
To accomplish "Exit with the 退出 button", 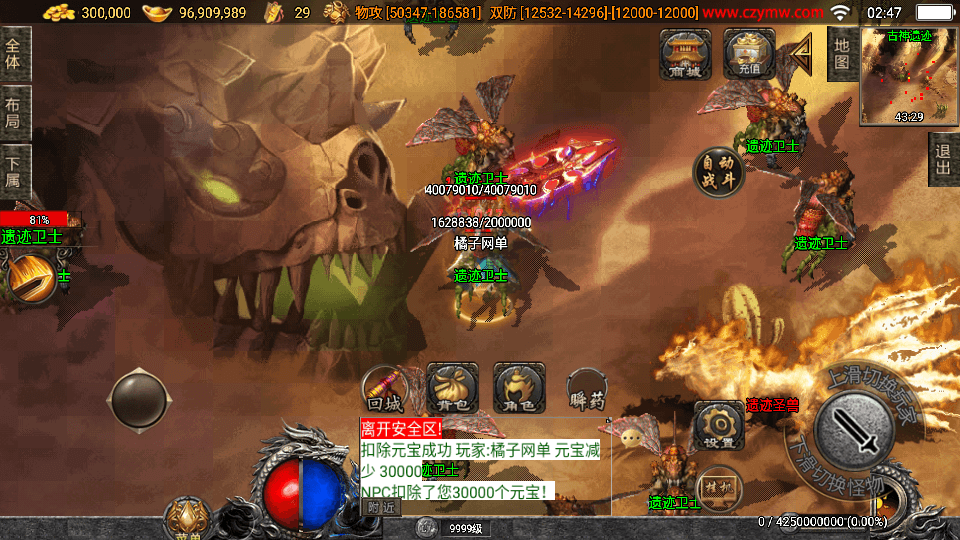I will [x=942, y=159].
